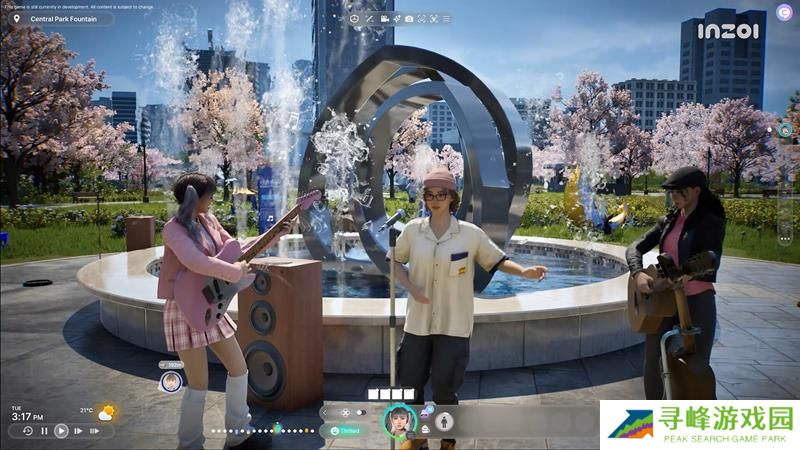Open the top toolbar hamburger menu
800x450 pixels.
[447, 19]
